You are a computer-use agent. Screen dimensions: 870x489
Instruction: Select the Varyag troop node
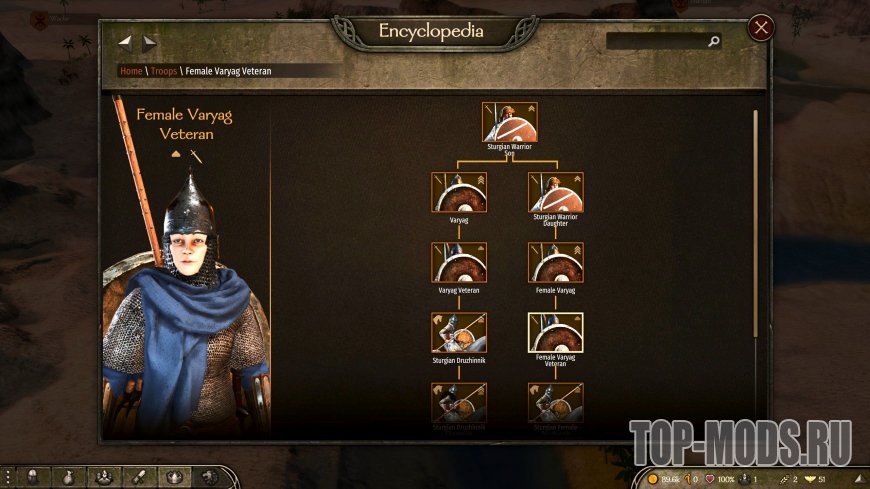click(459, 192)
